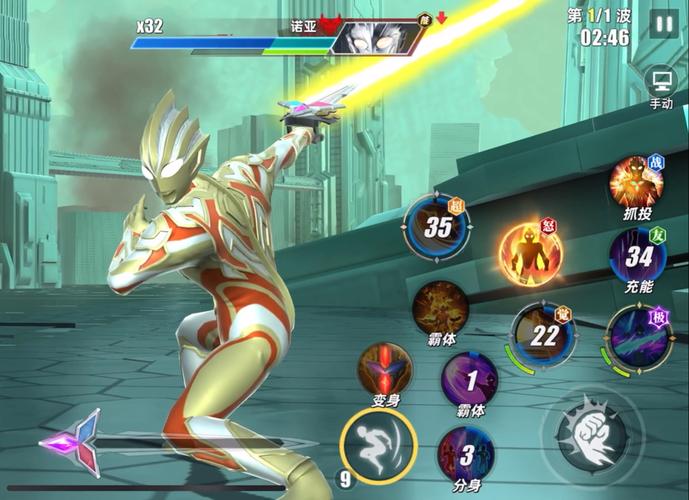Tap the purple 霸体 skill showing 1
The height and width of the screenshot is (500, 689).
469,379
